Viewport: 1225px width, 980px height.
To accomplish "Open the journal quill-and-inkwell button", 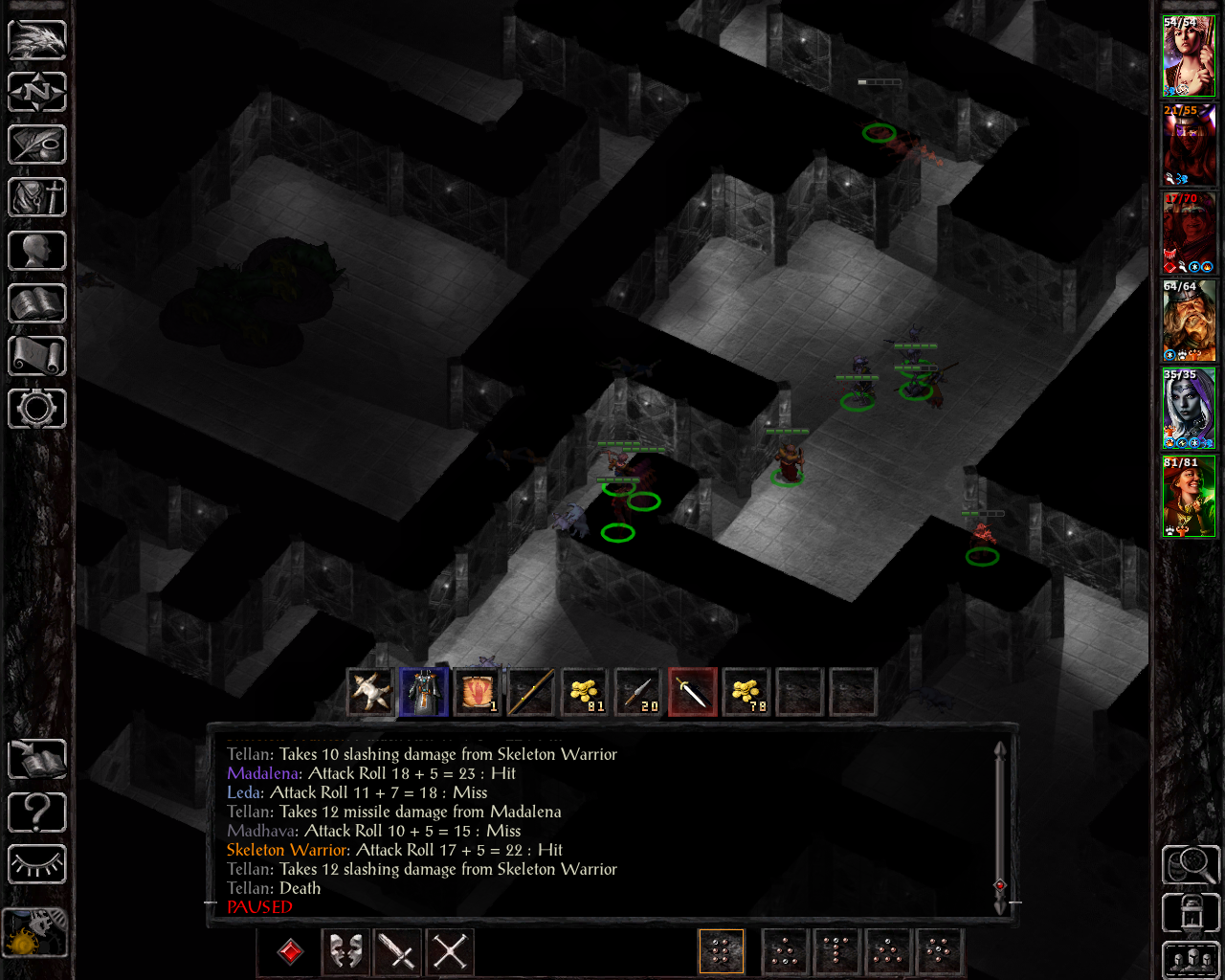I will tap(37, 145).
